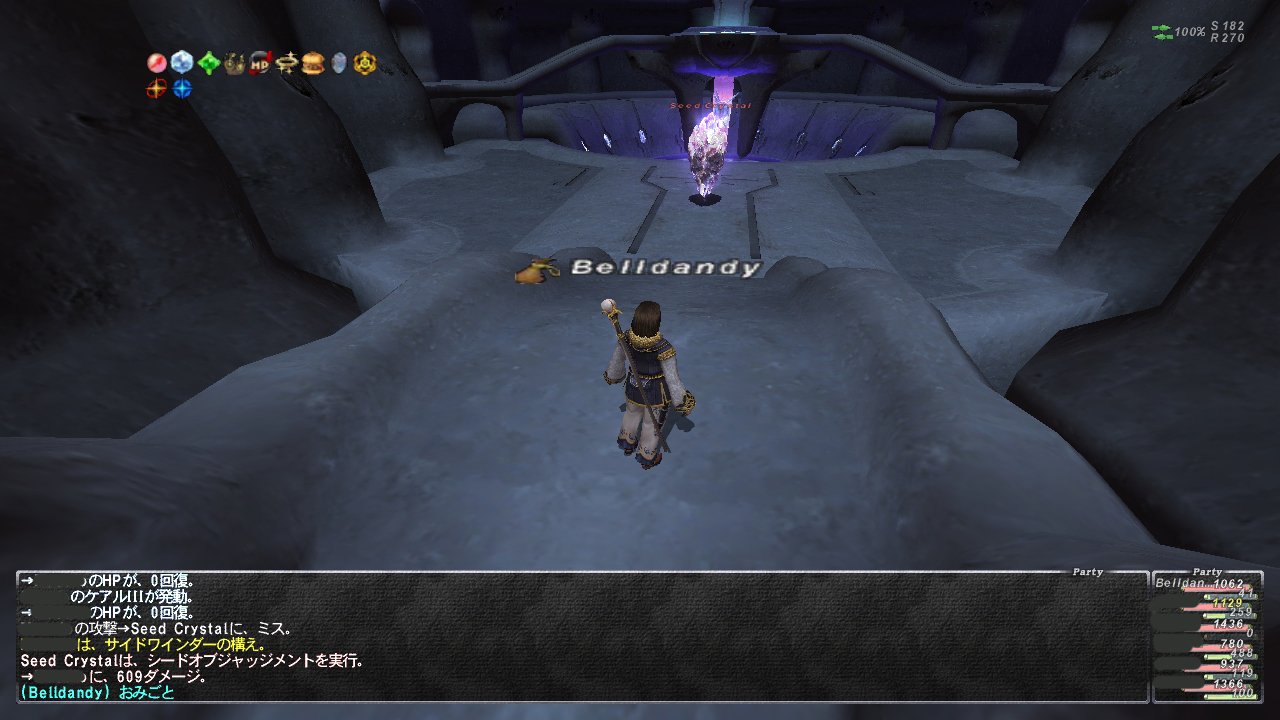
Task: Select the golden hexagon emblem buff
Action: pyautogui.click(x=365, y=63)
